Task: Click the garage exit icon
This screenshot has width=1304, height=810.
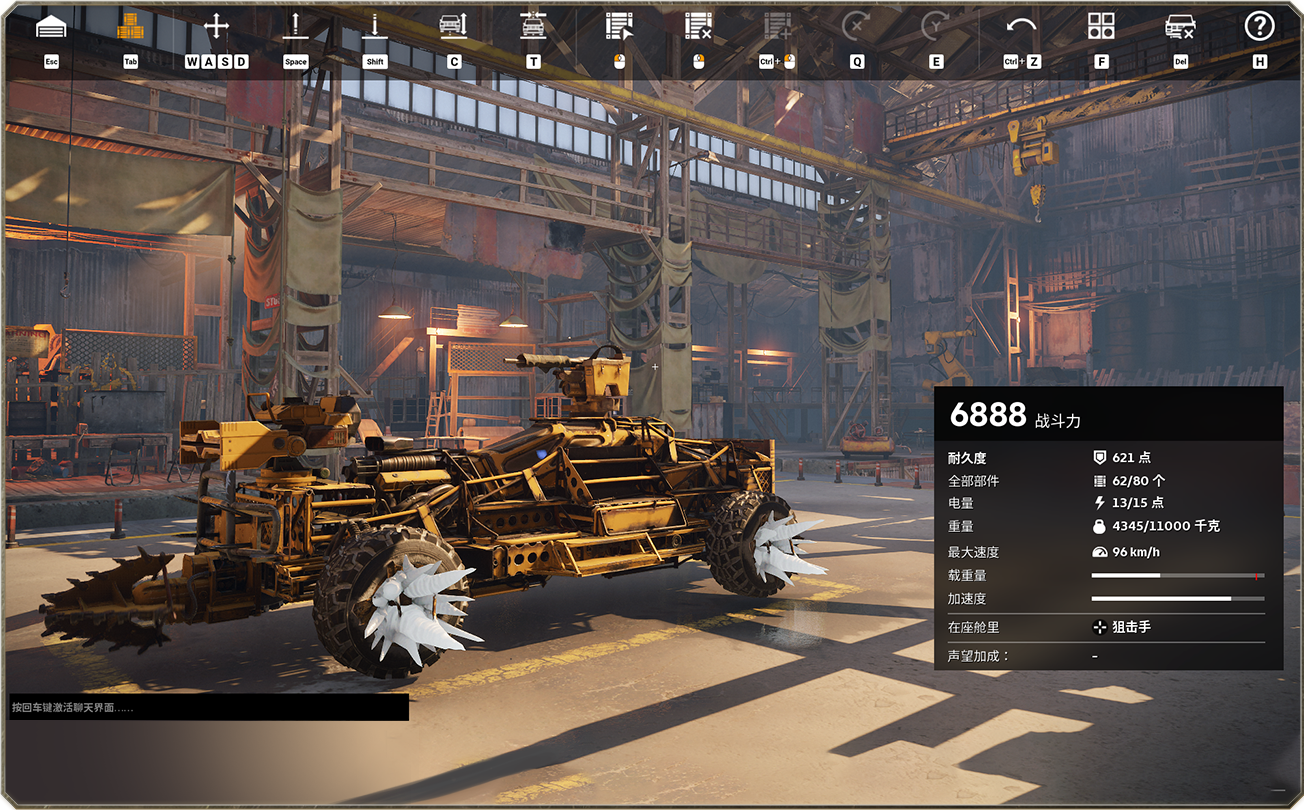Action: [51, 27]
